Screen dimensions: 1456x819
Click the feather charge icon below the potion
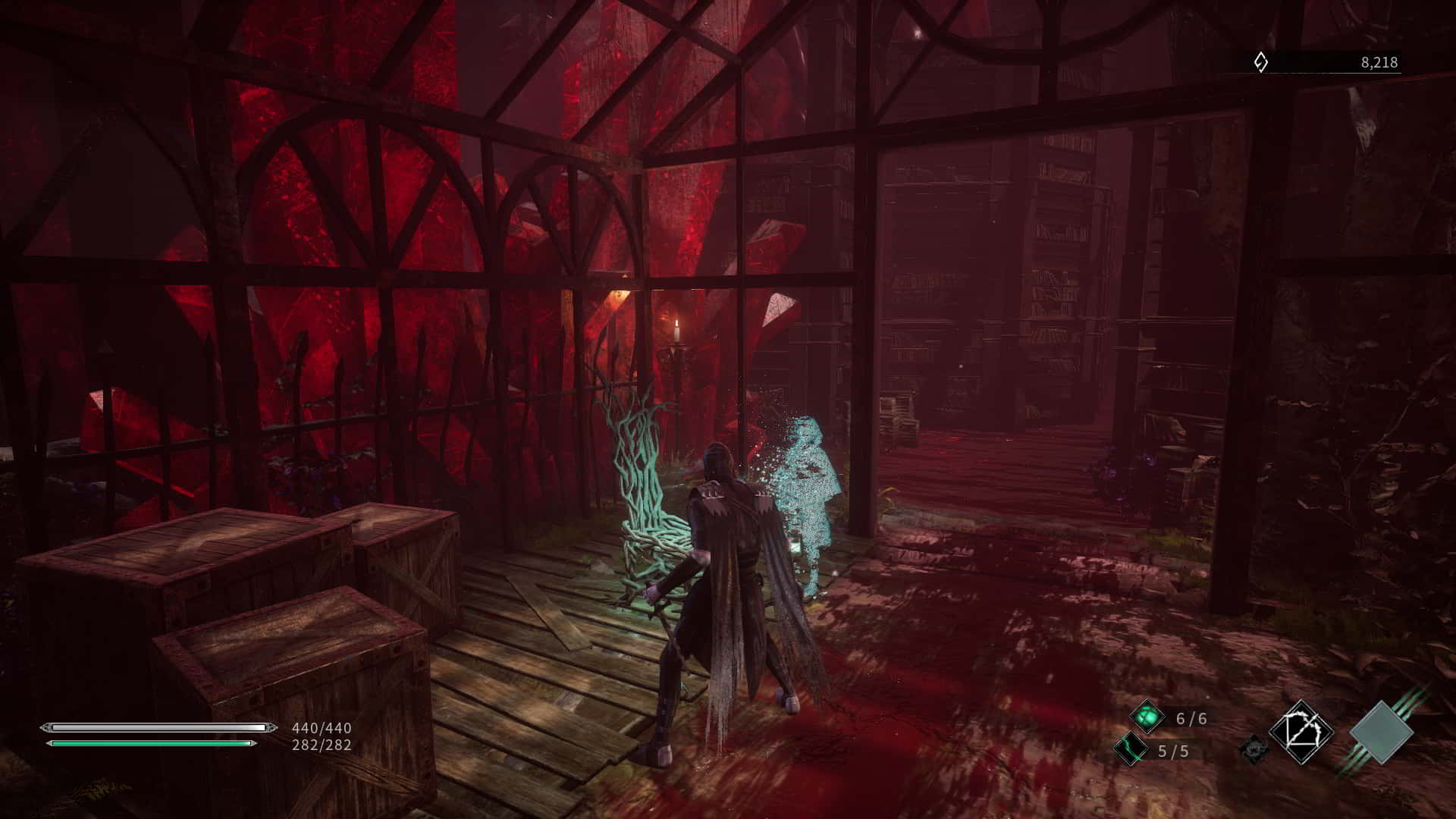pos(1131,749)
